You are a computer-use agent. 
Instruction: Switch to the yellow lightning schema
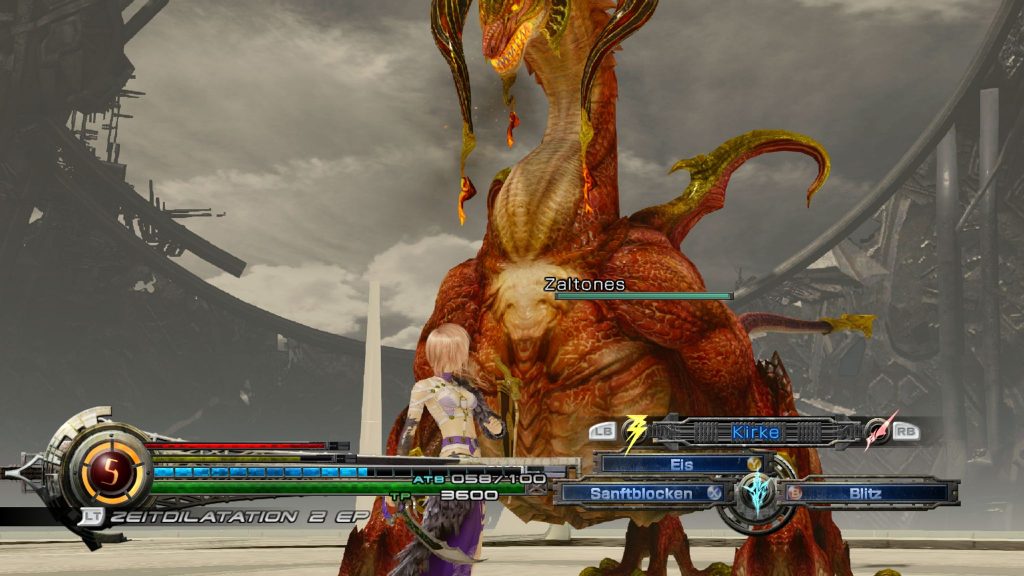pos(635,432)
